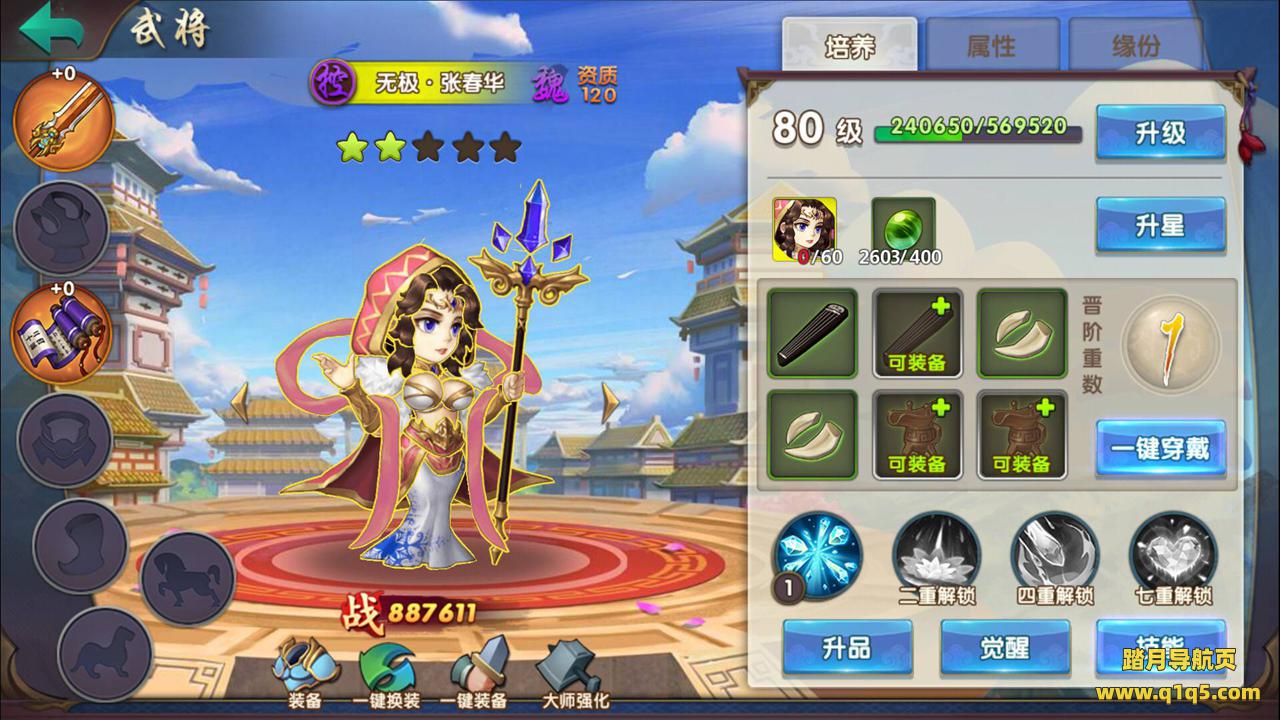This screenshot has height=720, width=1280.
Task: Click the 升品 button
Action: [847, 648]
